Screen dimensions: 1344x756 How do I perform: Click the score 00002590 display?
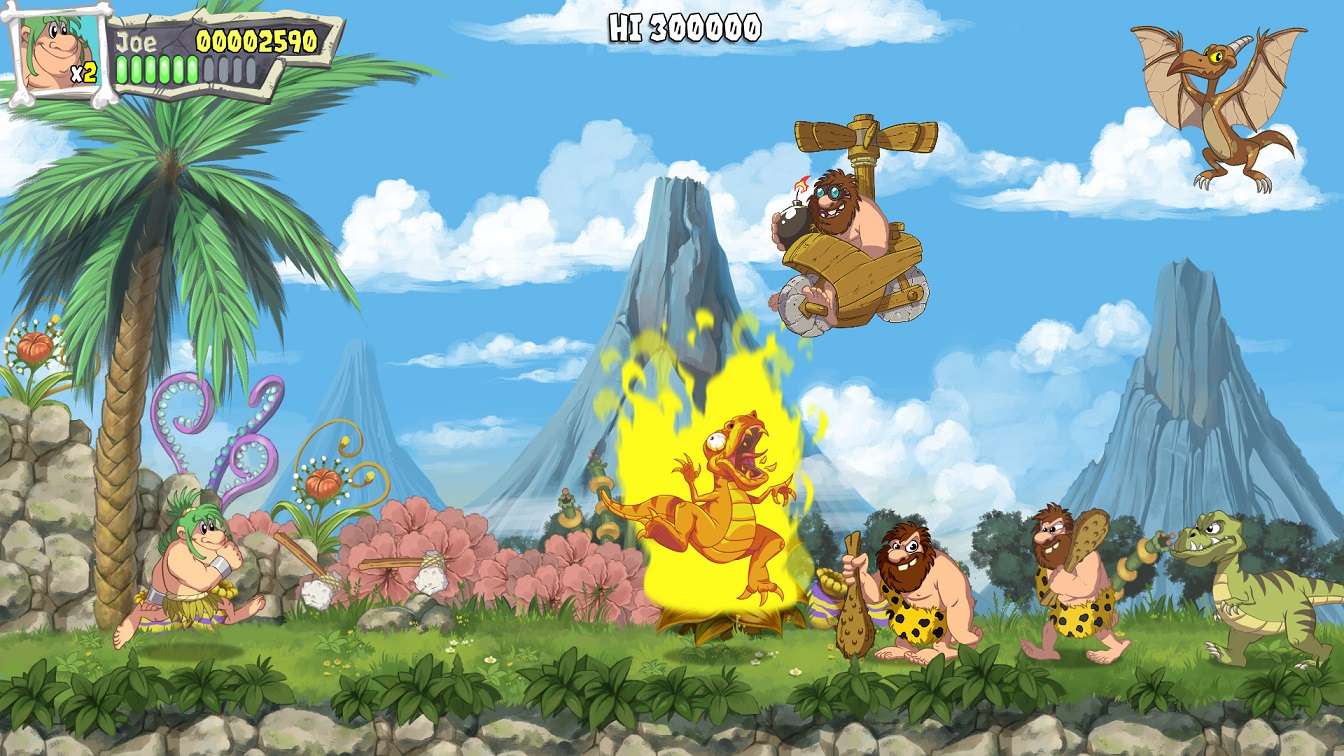[x=255, y=40]
